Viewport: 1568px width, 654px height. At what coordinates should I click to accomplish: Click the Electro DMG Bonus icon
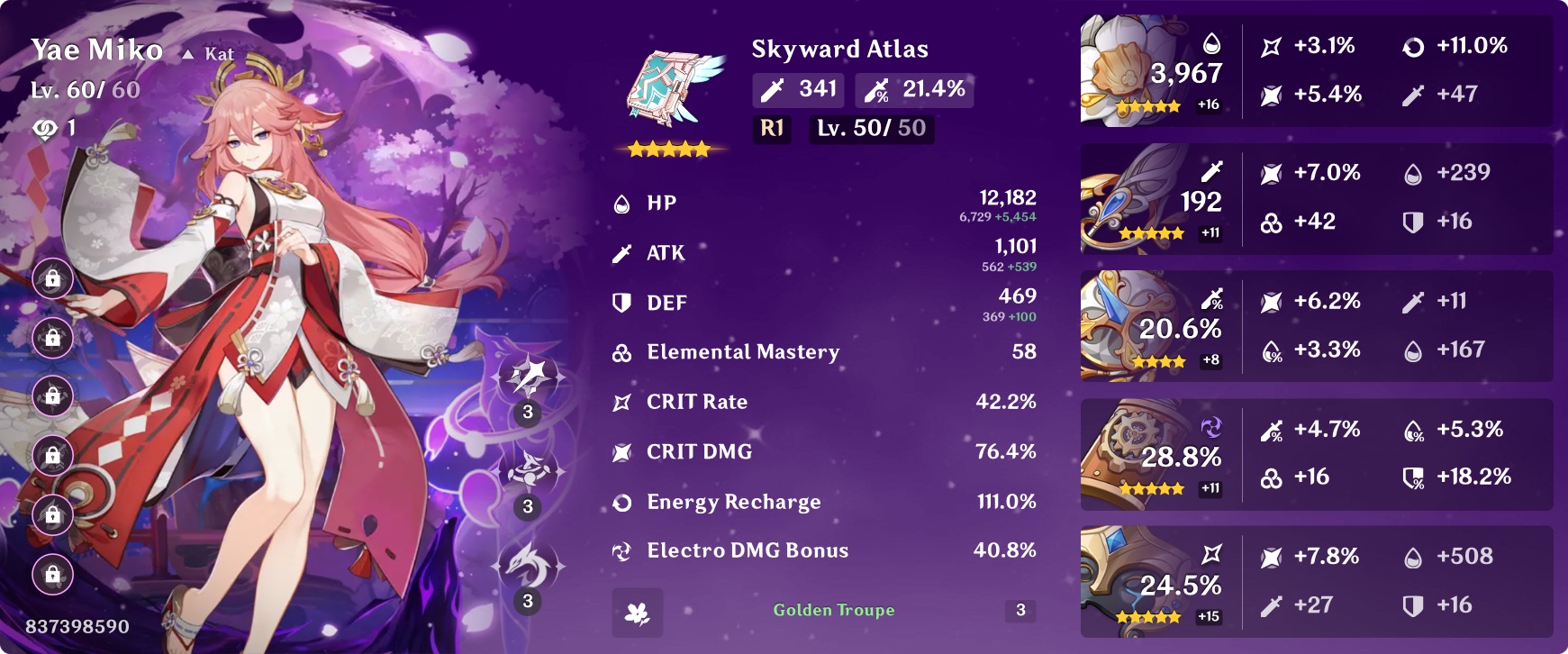[622, 550]
